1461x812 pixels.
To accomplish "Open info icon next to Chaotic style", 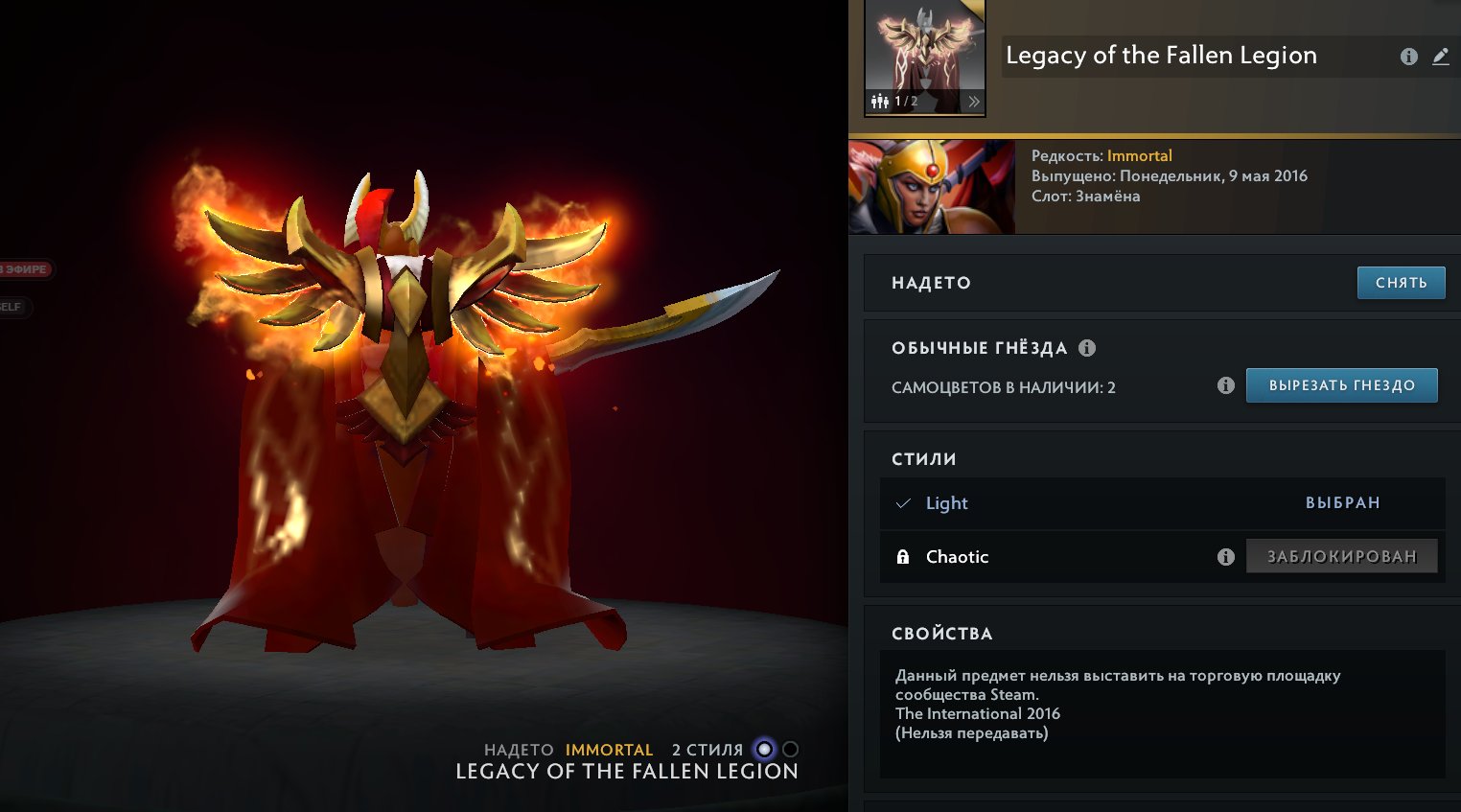I will point(1225,556).
